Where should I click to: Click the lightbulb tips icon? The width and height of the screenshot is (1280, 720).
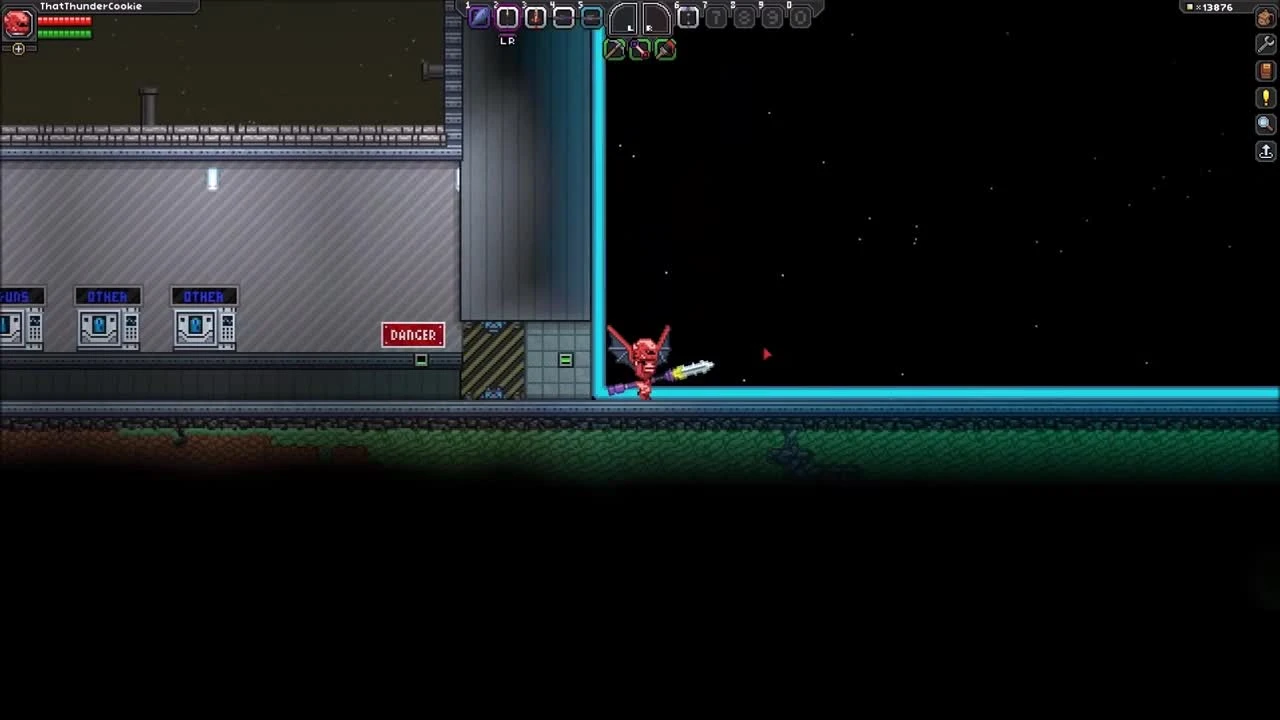tap(1265, 97)
